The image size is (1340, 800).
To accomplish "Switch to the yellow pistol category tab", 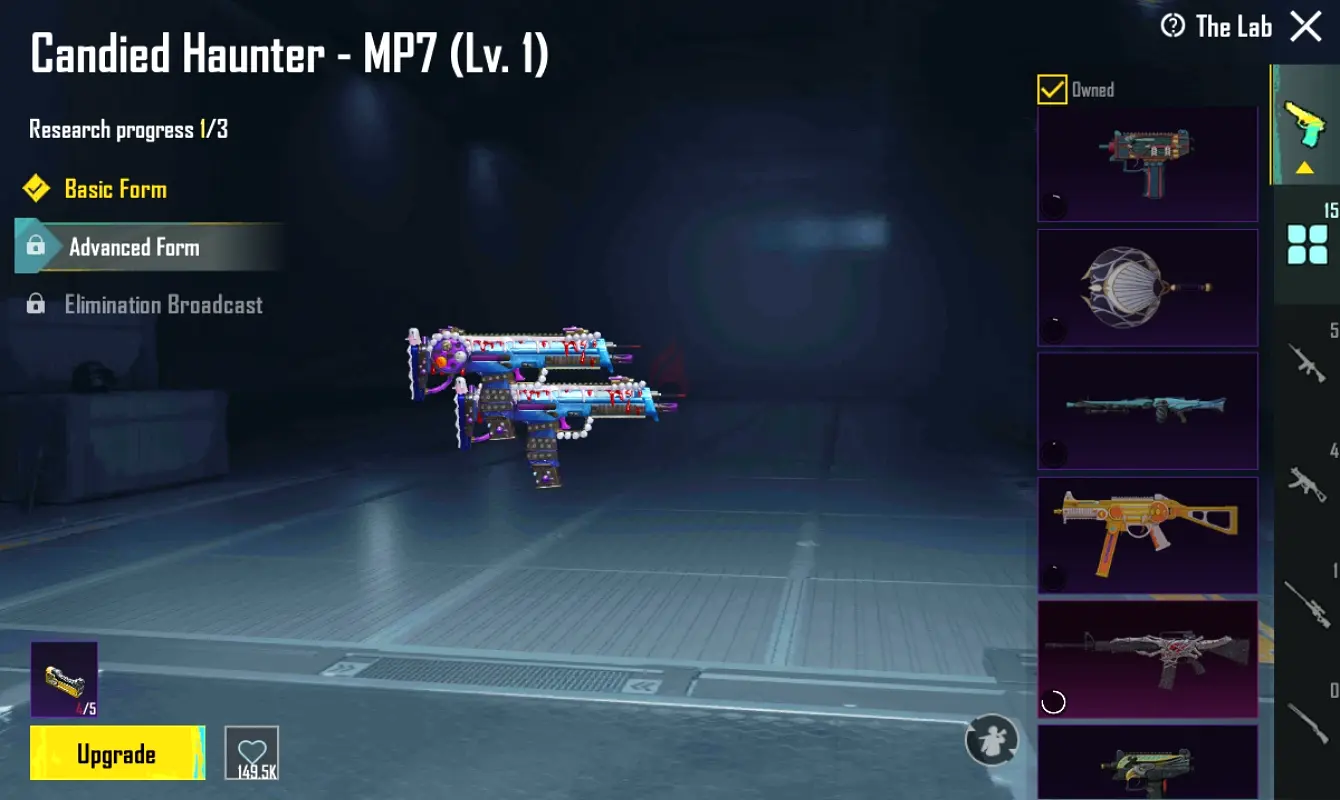I will pyautogui.click(x=1305, y=126).
